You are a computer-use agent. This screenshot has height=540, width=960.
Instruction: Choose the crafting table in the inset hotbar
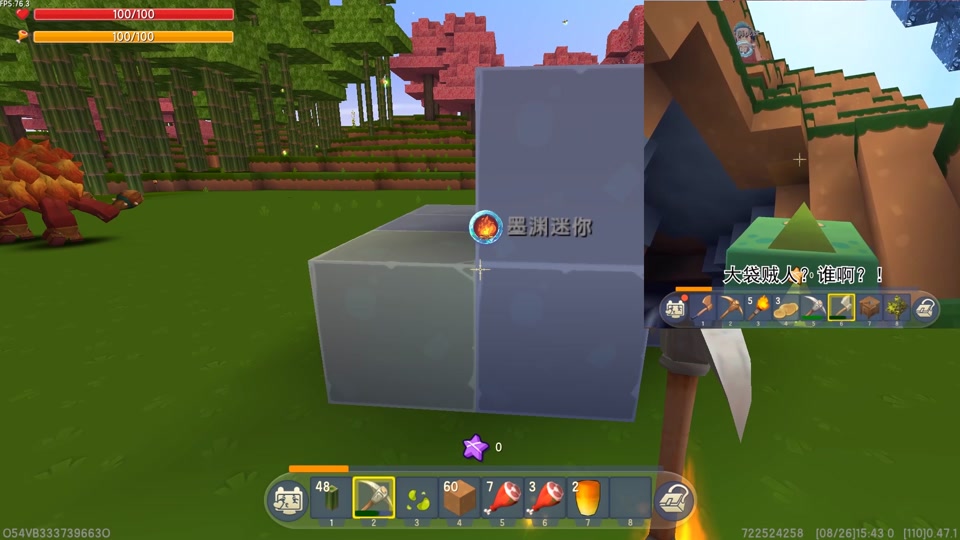tap(869, 308)
